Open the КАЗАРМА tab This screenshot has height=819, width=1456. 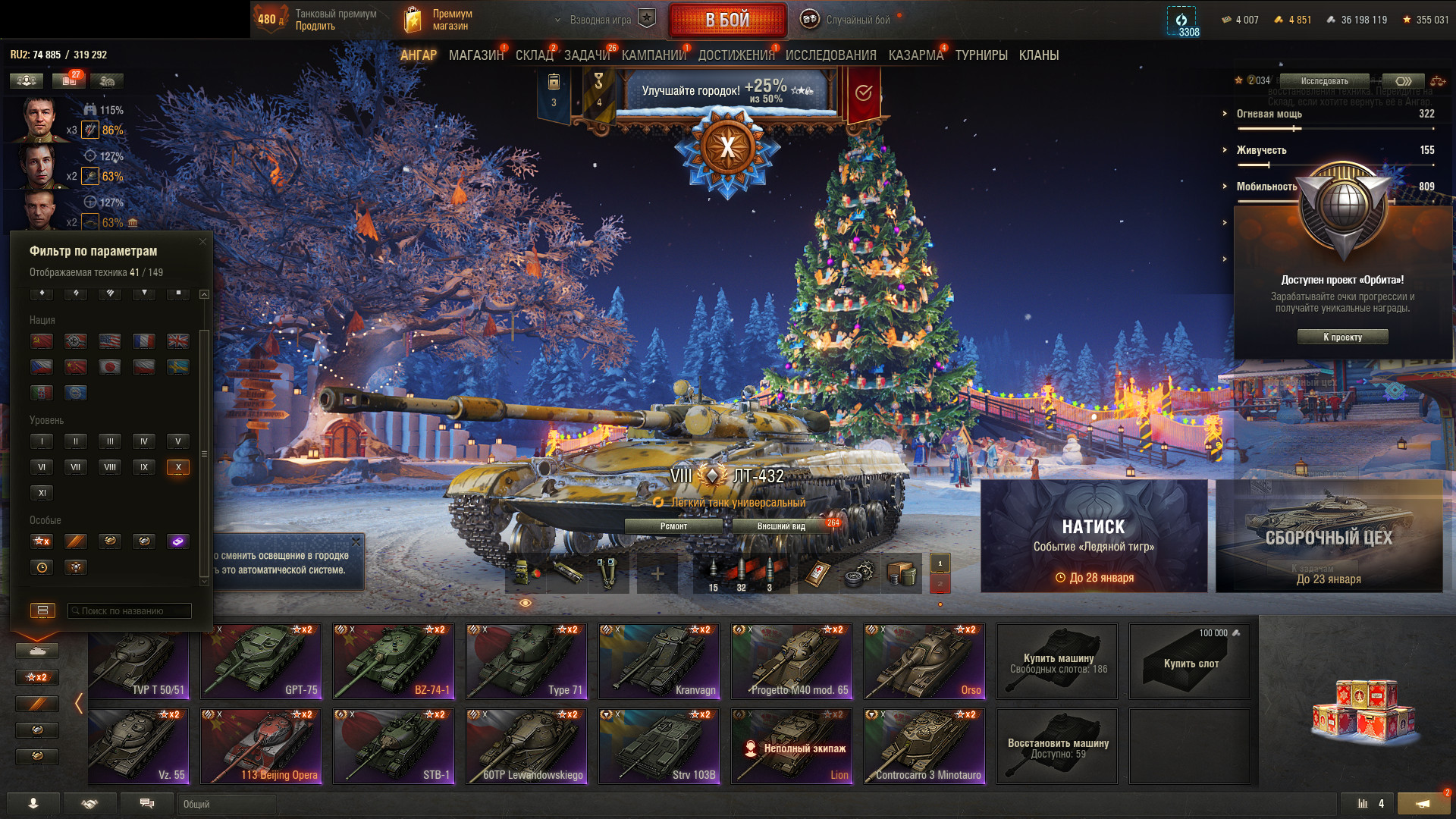[x=915, y=55]
